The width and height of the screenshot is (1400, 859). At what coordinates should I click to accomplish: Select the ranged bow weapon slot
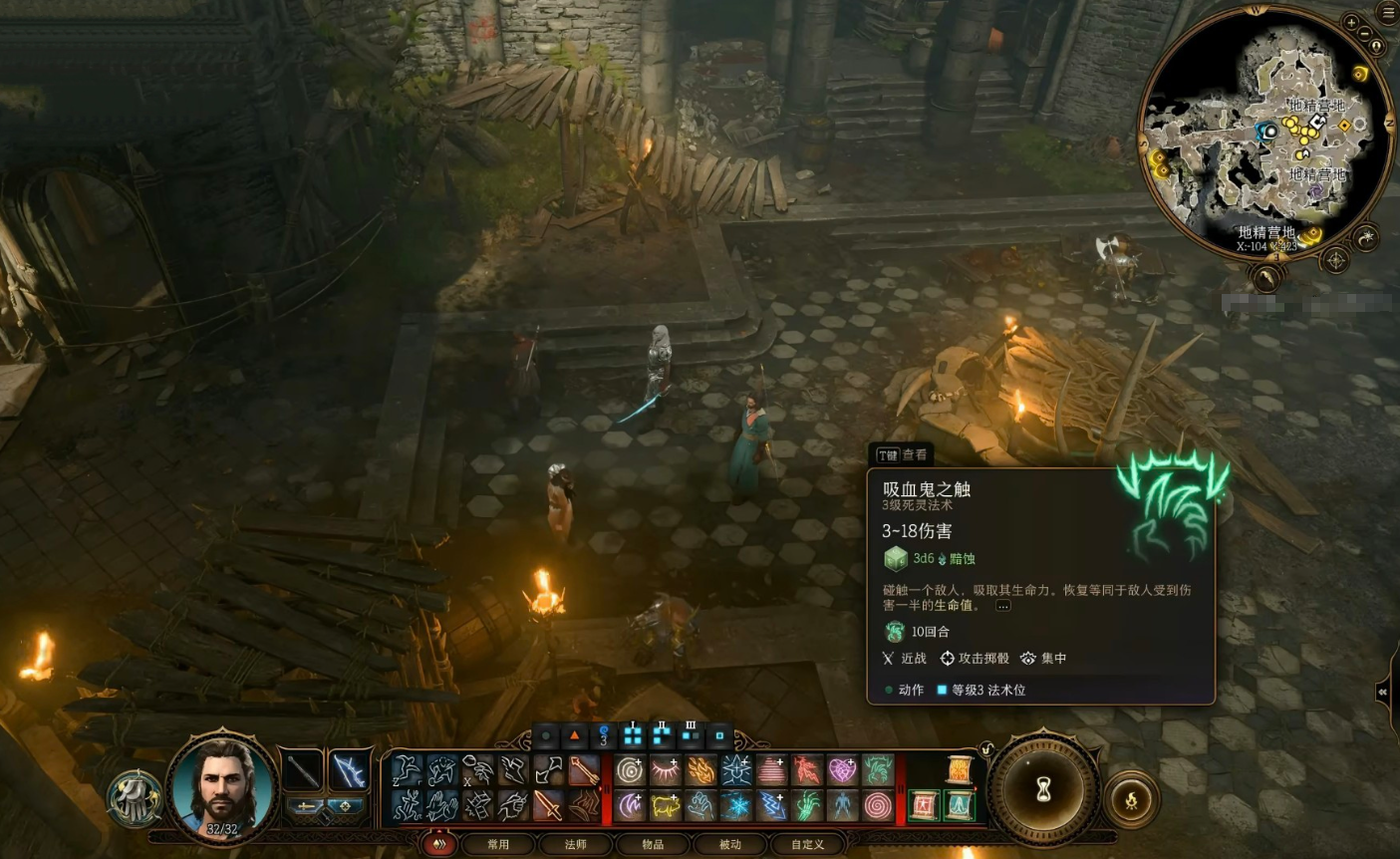coord(350,770)
